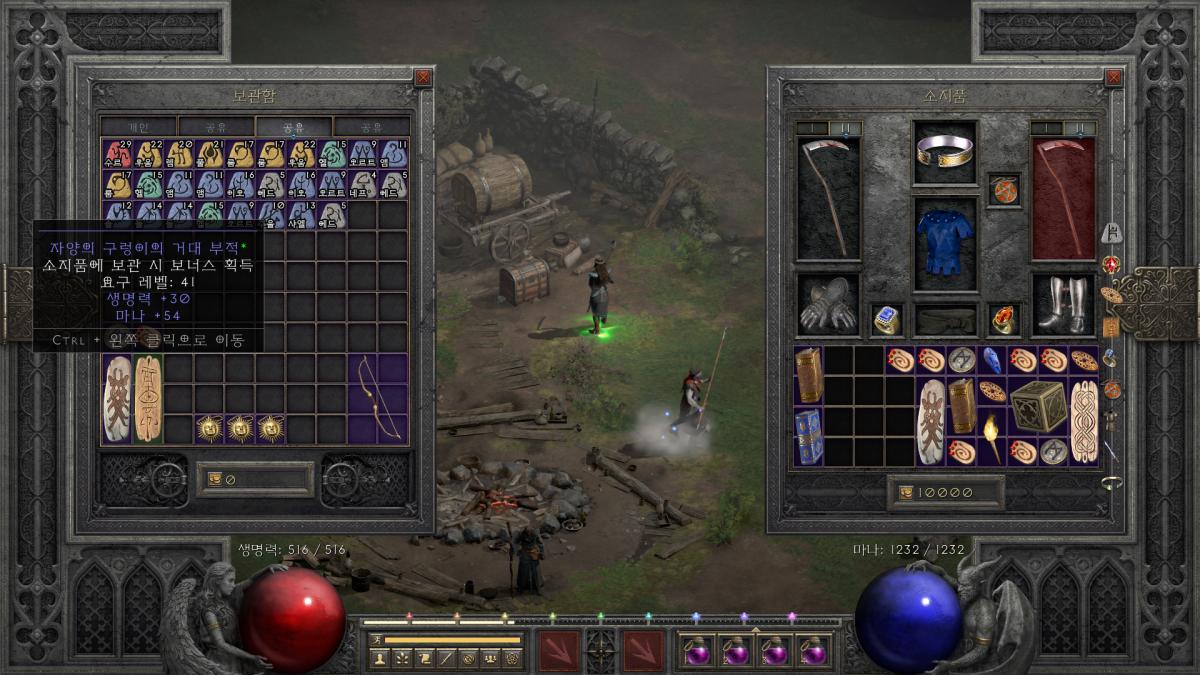Select the blue gem in inventory
Viewport: 1200px width, 675px height.
click(x=992, y=360)
